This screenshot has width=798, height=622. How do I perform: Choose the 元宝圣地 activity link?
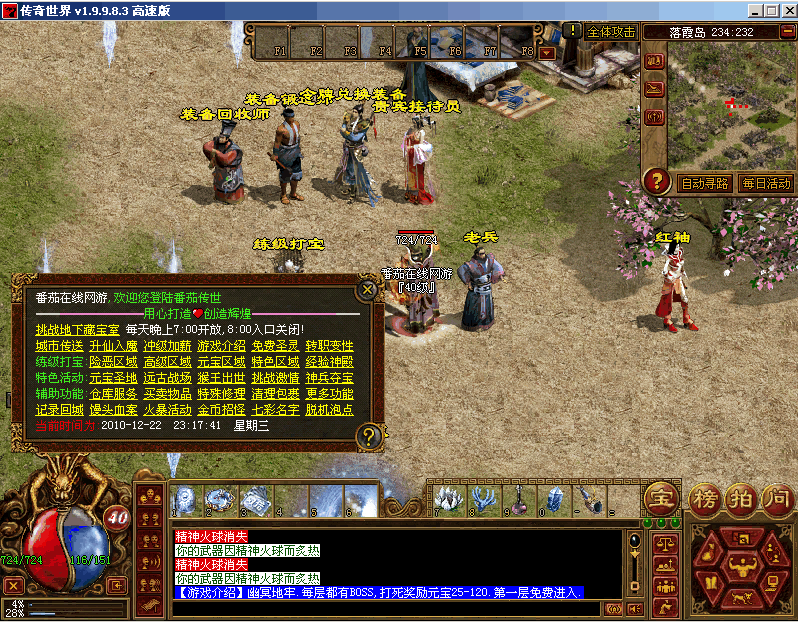[x=113, y=377]
